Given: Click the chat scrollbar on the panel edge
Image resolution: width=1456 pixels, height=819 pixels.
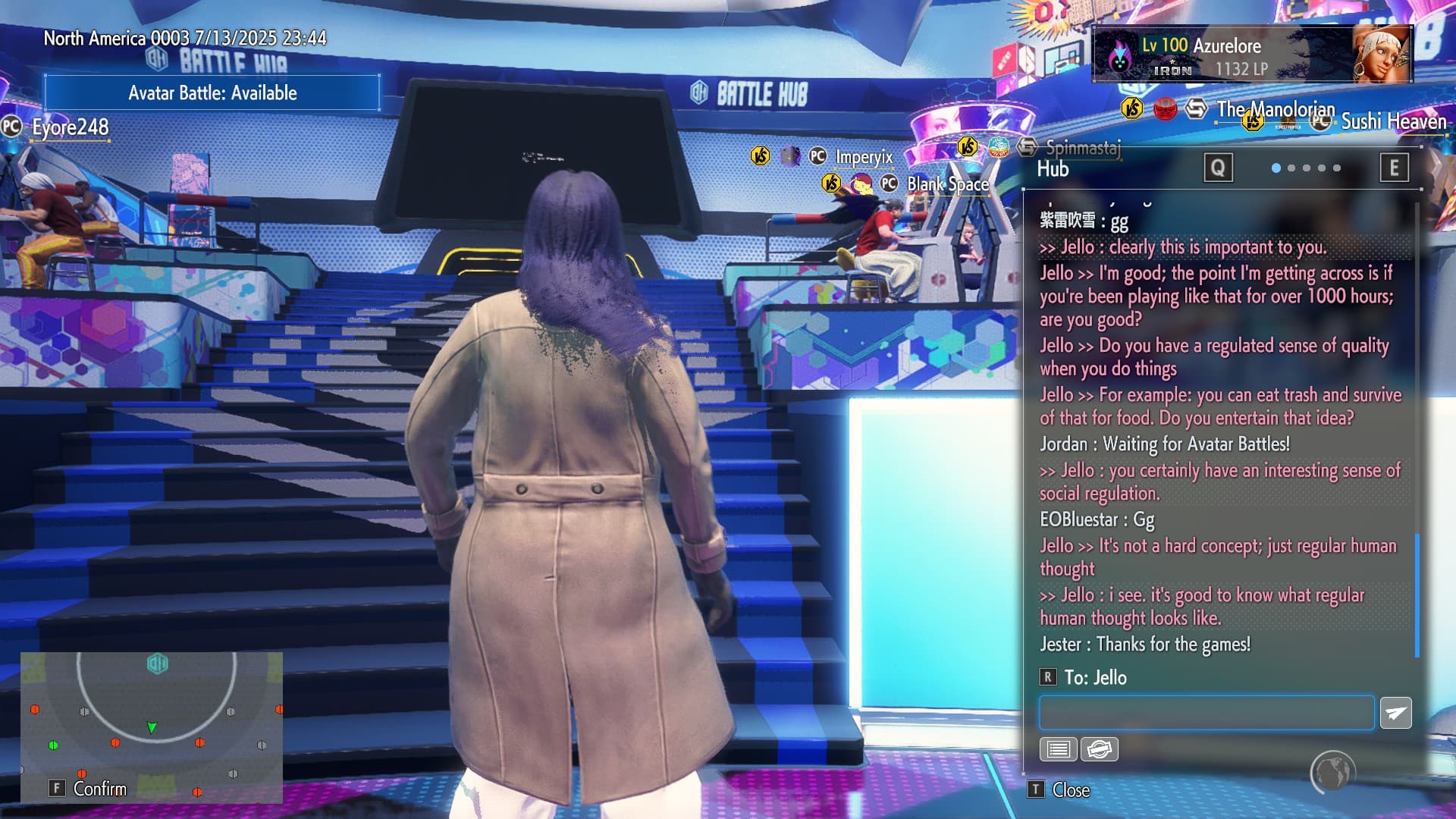Looking at the screenshot, I should (1417, 595).
